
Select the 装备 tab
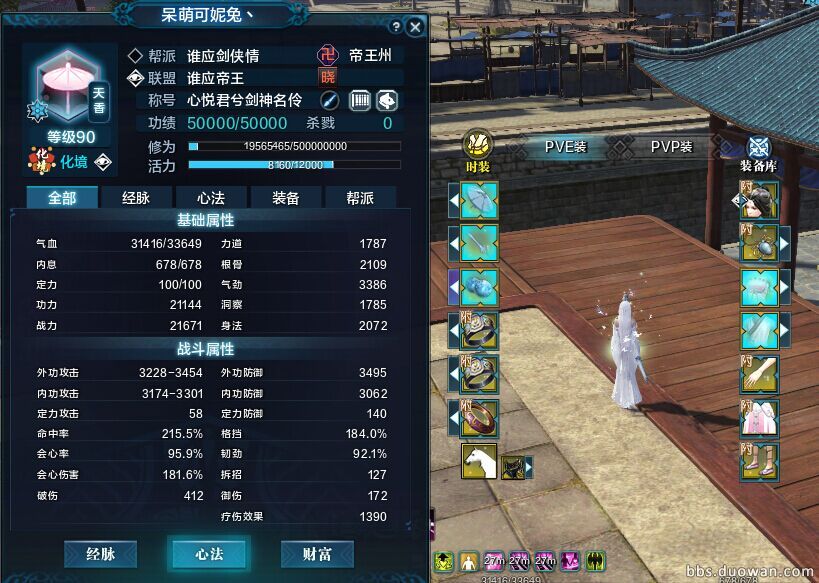285,198
